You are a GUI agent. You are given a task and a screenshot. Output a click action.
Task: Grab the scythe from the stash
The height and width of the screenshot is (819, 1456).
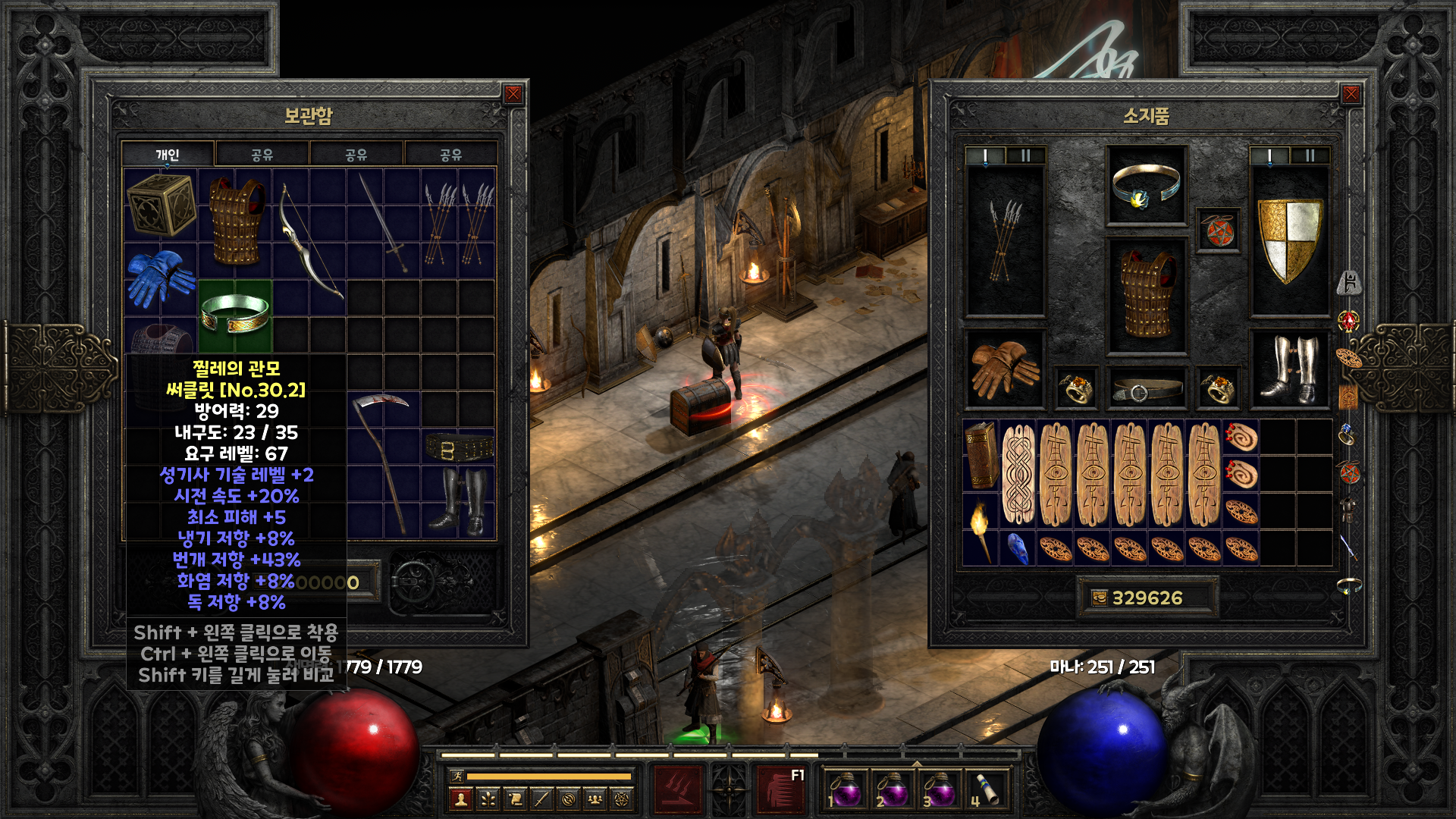[x=383, y=463]
